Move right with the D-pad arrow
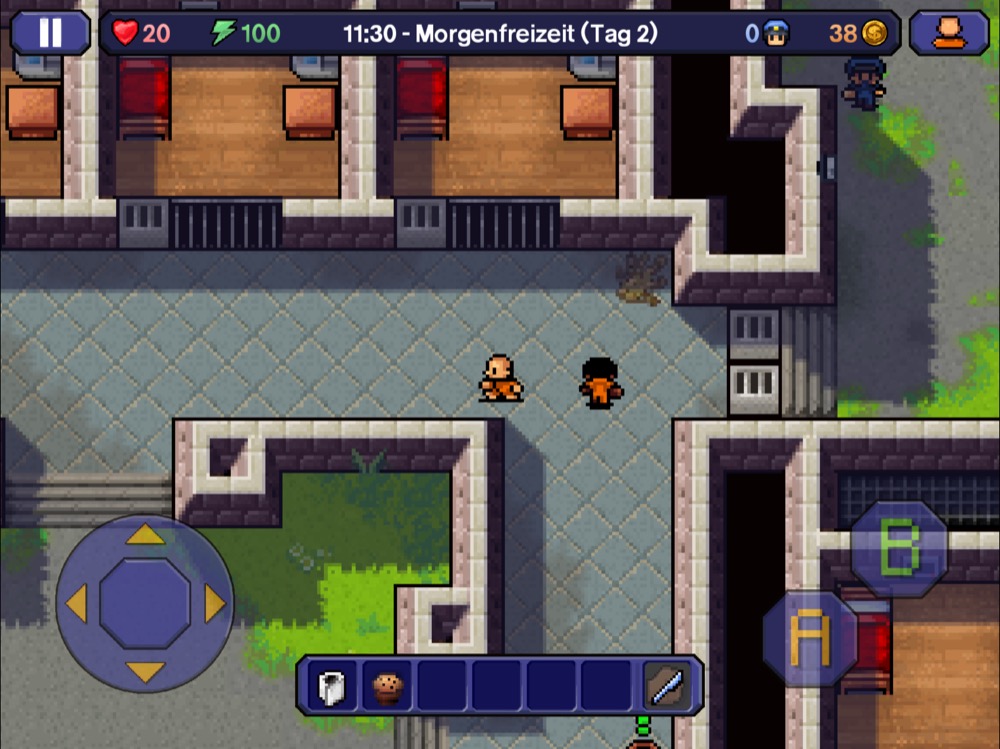The height and width of the screenshot is (749, 1000). pos(213,602)
